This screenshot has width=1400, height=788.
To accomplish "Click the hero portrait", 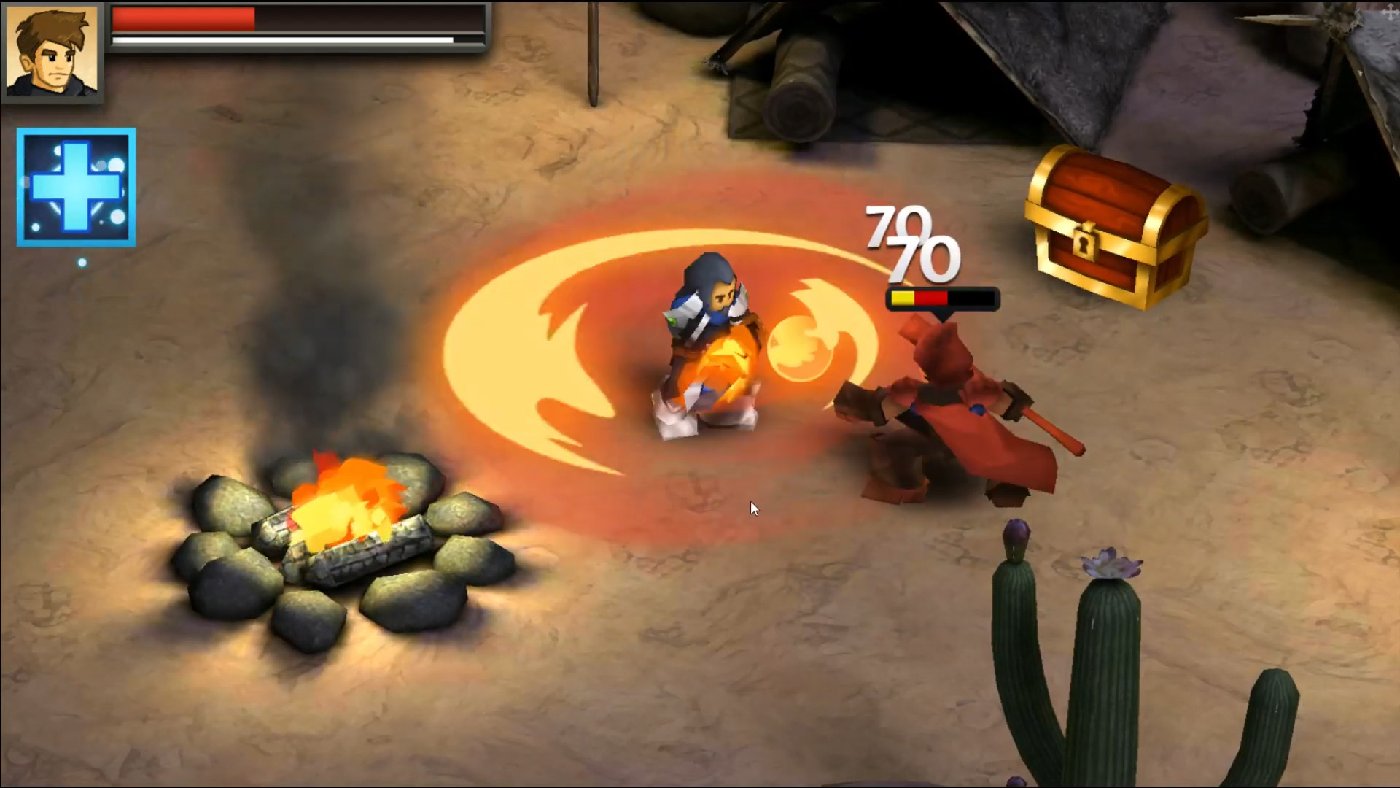I will coord(52,52).
